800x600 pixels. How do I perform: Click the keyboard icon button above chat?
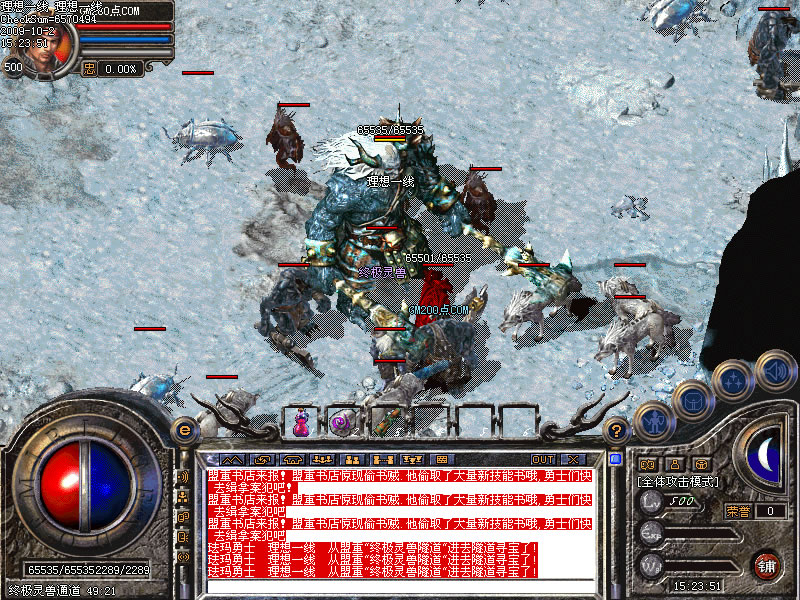tap(442, 460)
